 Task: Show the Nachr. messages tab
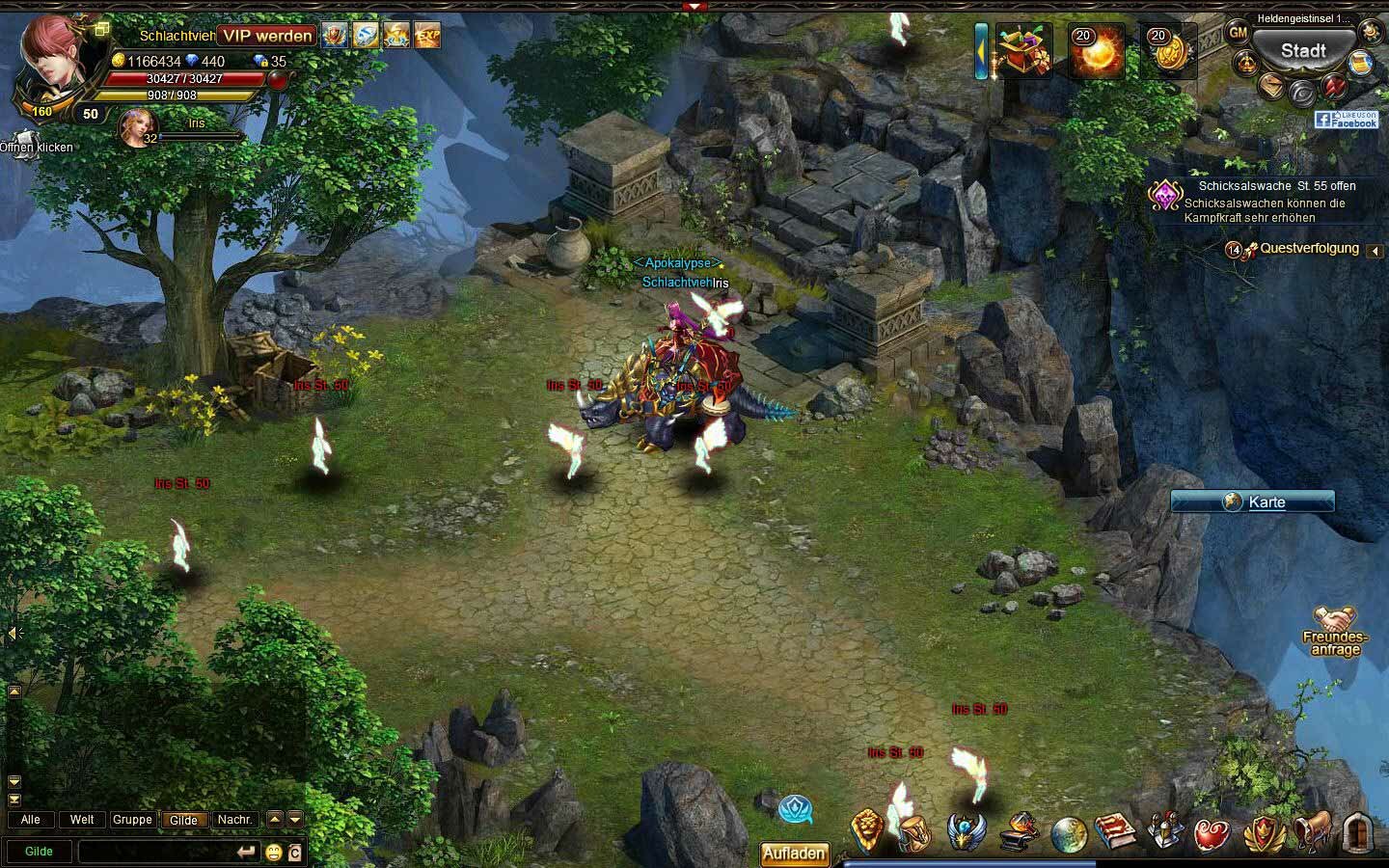(234, 820)
